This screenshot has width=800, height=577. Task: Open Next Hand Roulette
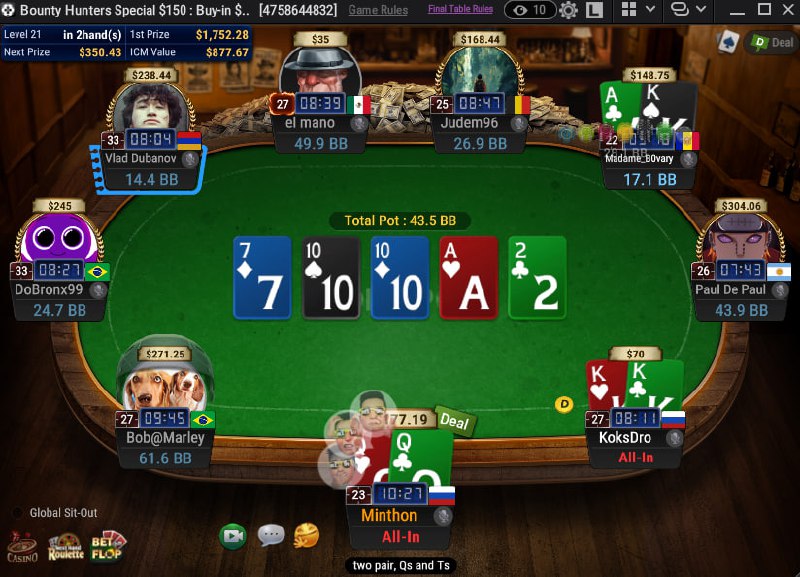(65, 546)
